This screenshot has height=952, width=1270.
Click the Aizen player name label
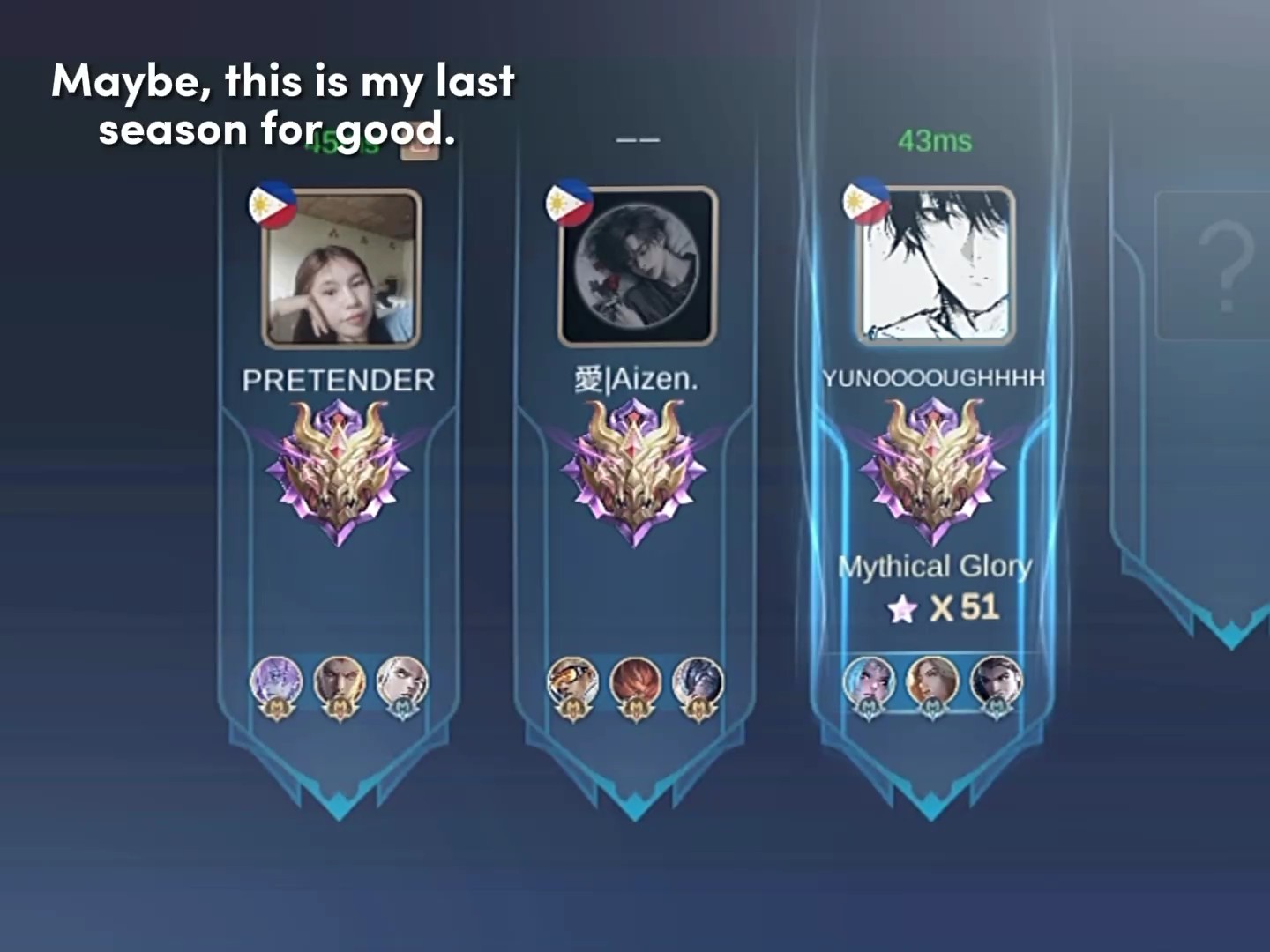[x=636, y=380]
